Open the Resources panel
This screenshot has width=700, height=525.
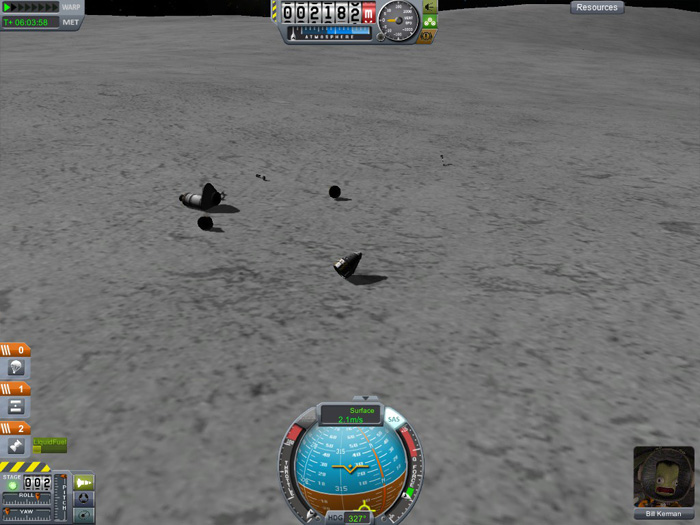[x=597, y=7]
